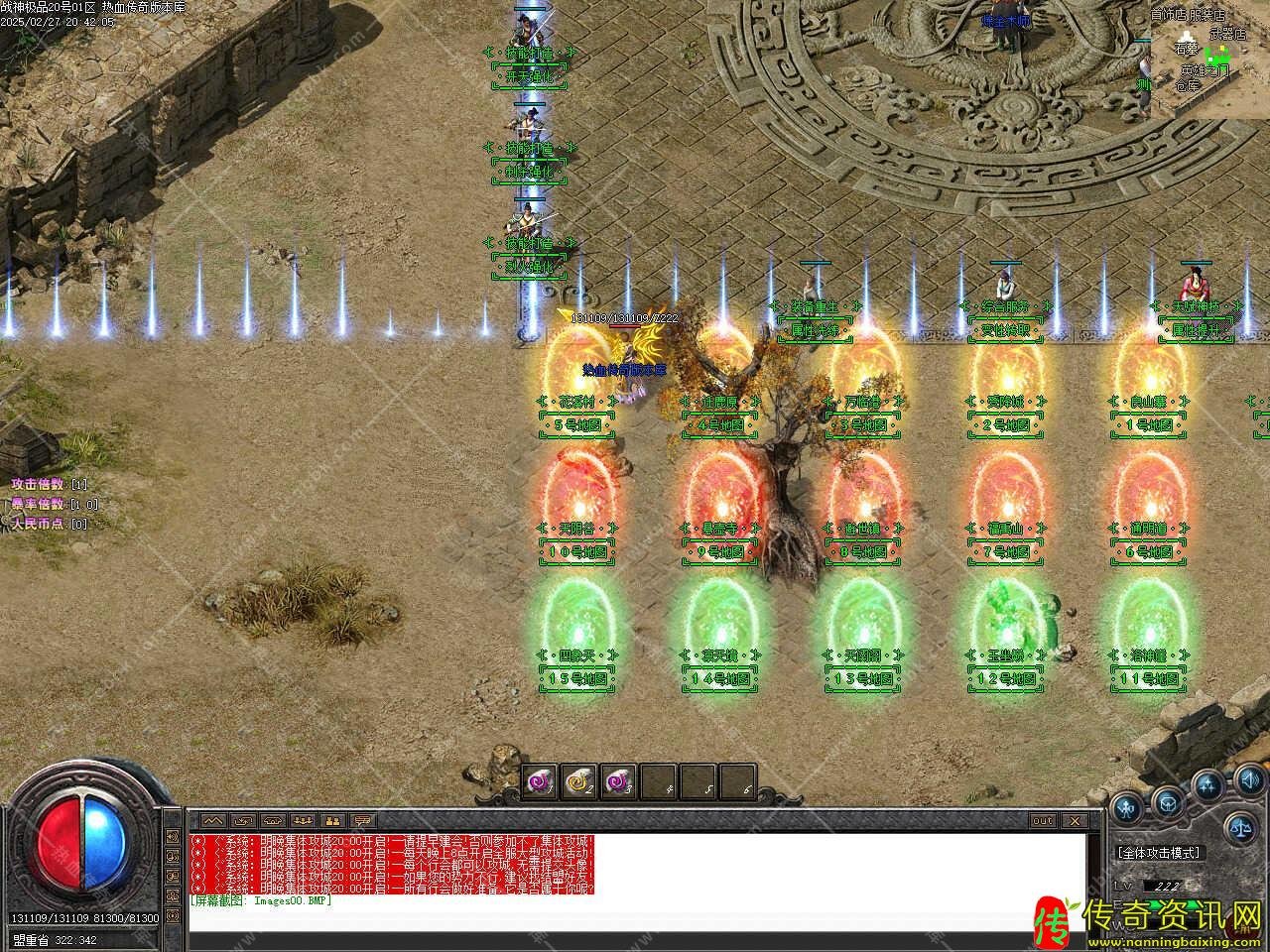Use the yellow scroll in hotbar slot 2

click(x=577, y=782)
